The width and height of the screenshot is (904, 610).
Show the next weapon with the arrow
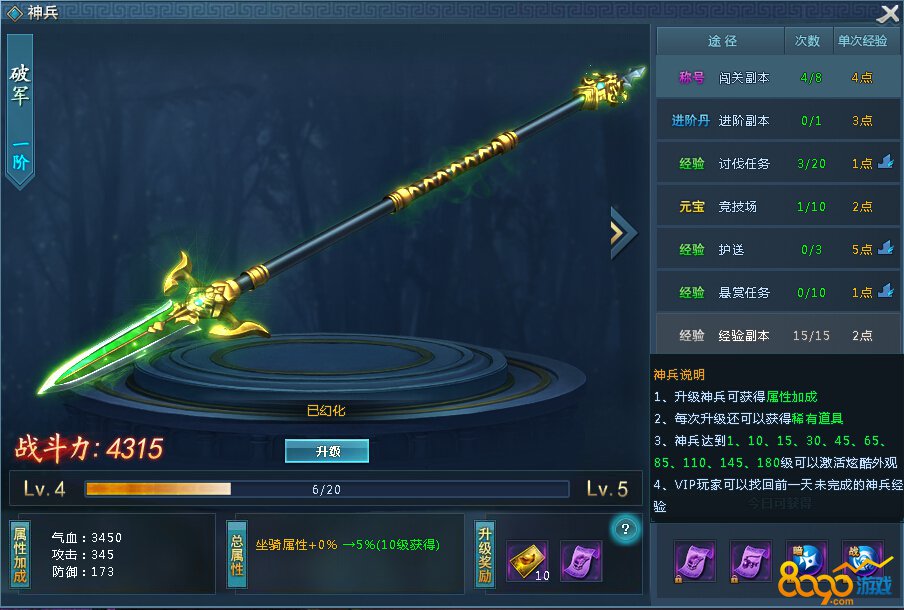point(622,232)
